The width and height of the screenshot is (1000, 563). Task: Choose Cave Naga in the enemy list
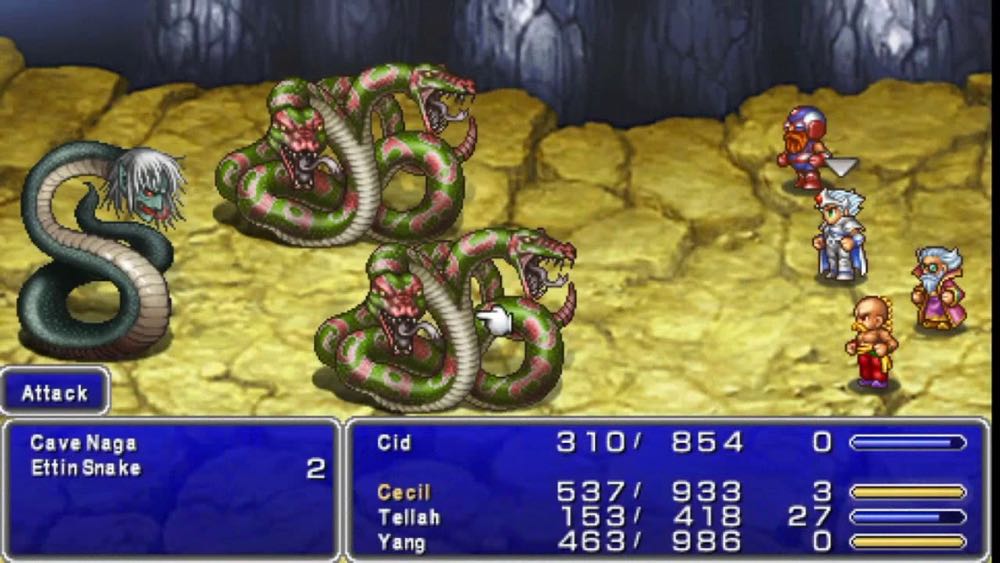[x=83, y=443]
